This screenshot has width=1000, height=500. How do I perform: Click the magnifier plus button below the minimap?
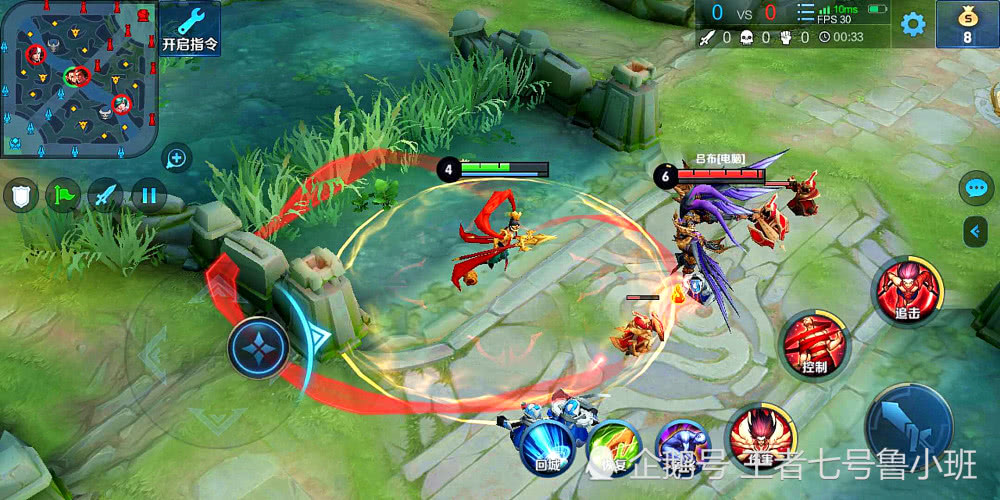[x=176, y=157]
